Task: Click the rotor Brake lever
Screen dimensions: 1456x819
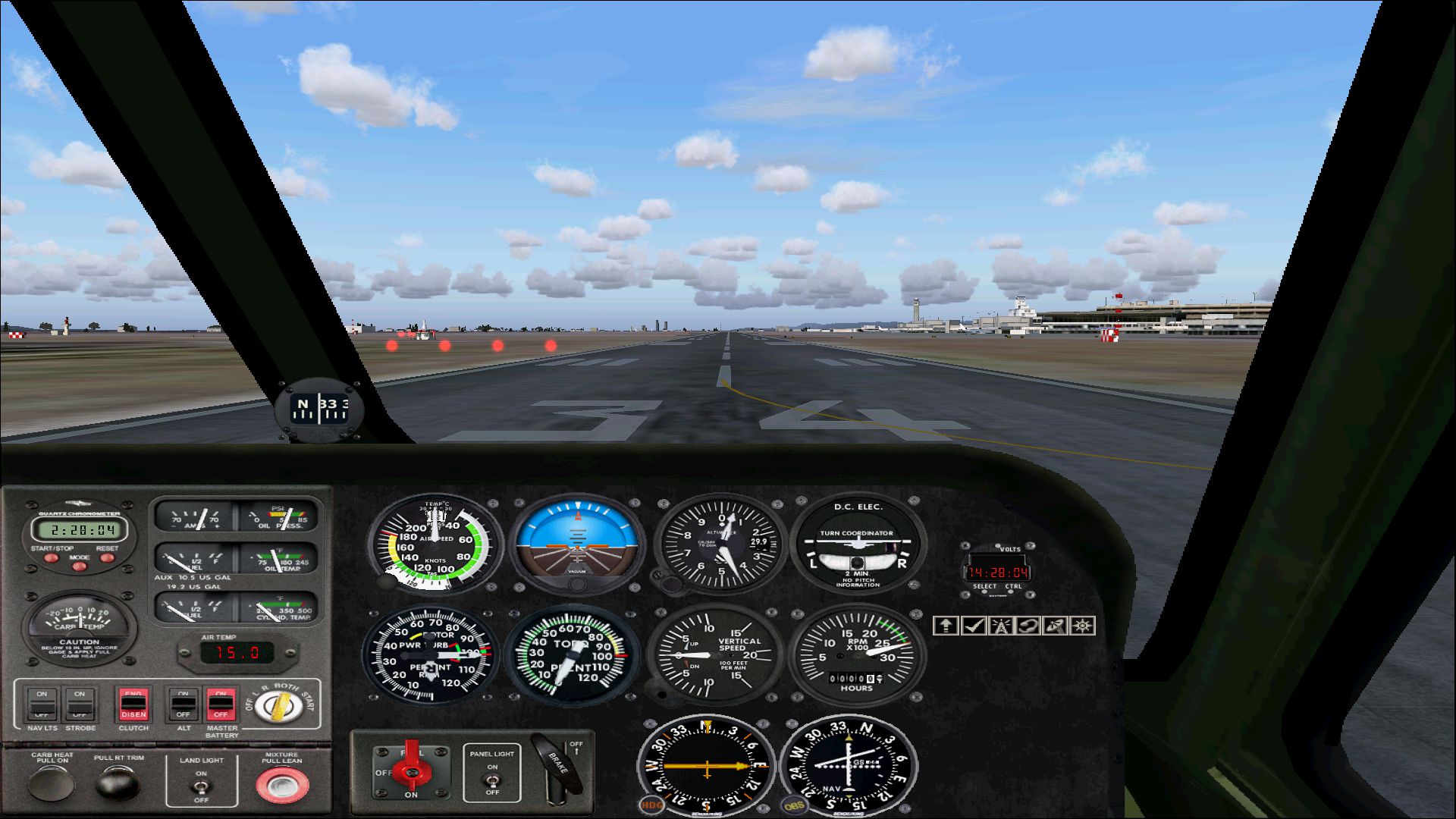Action: pyautogui.click(x=558, y=764)
